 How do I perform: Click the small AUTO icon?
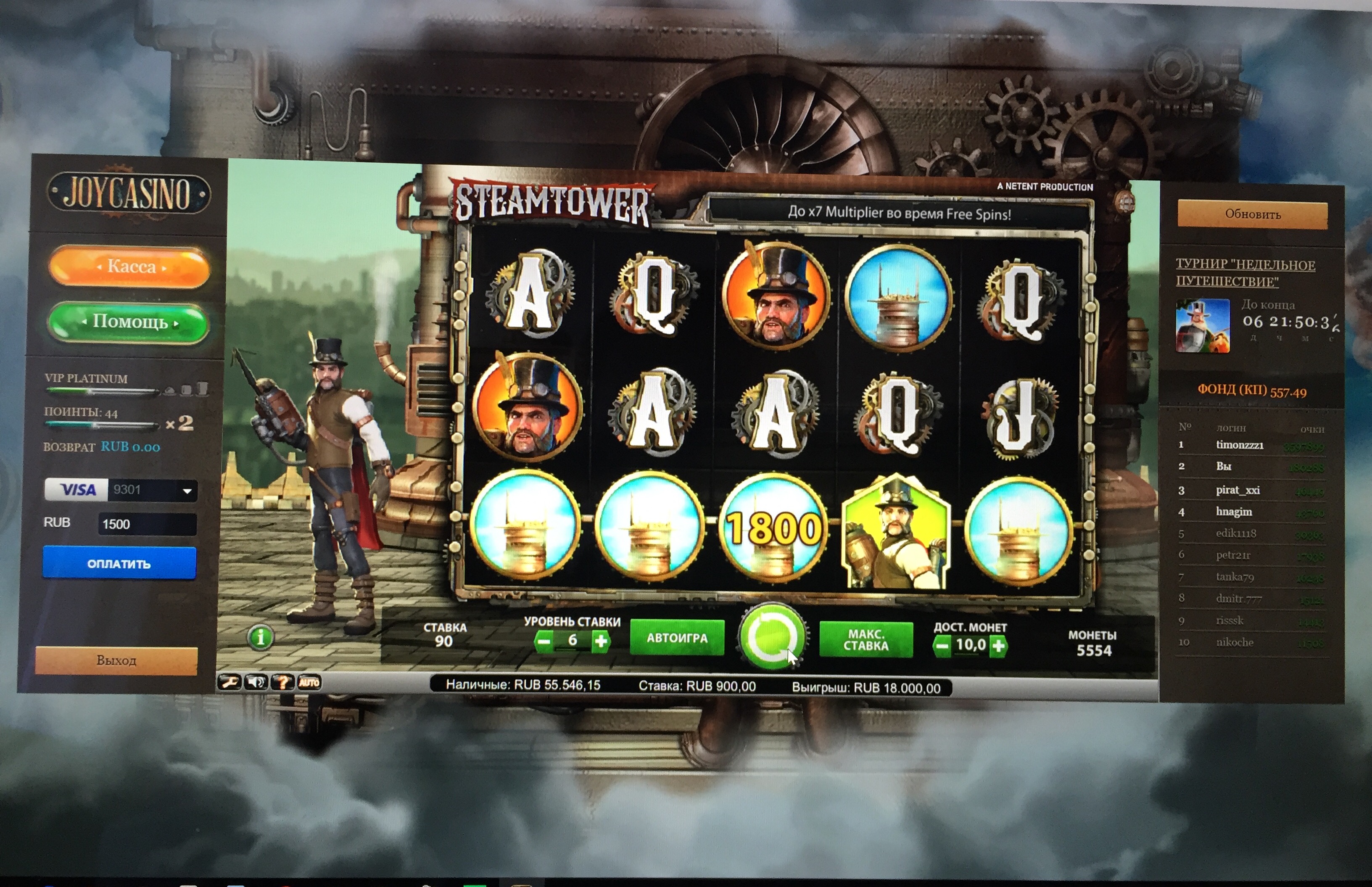click(x=309, y=683)
